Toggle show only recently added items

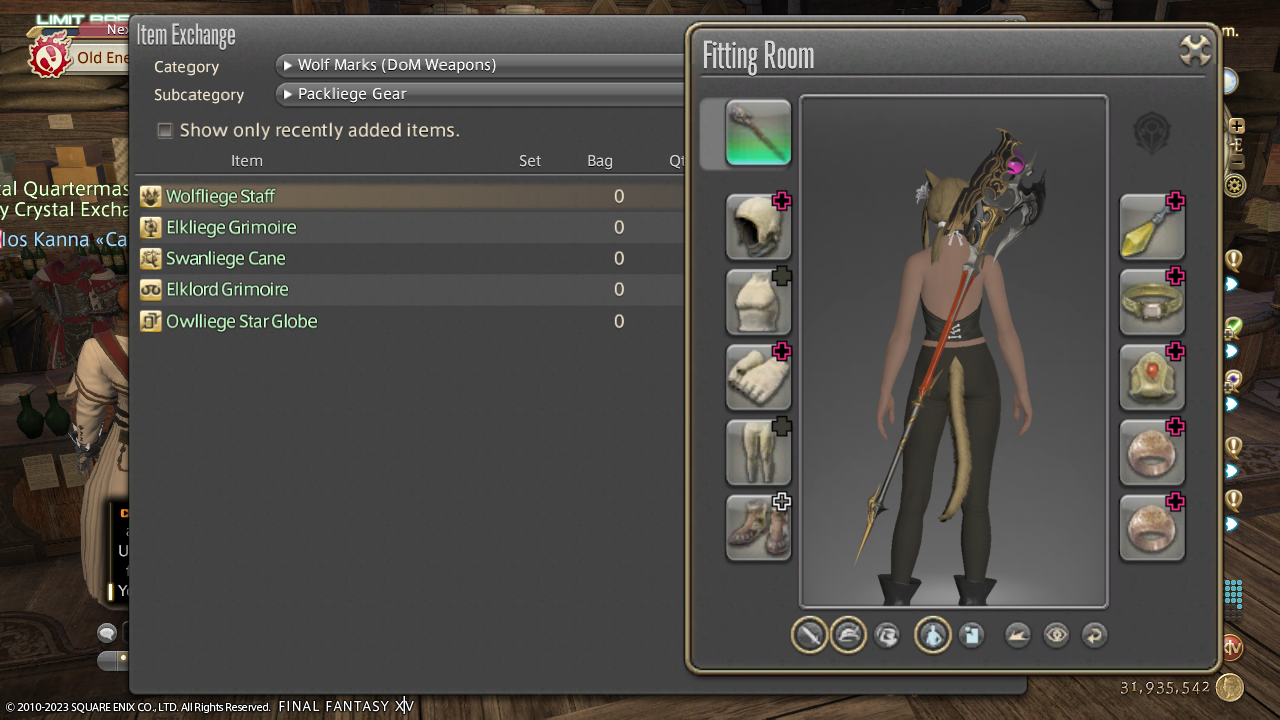click(x=165, y=130)
